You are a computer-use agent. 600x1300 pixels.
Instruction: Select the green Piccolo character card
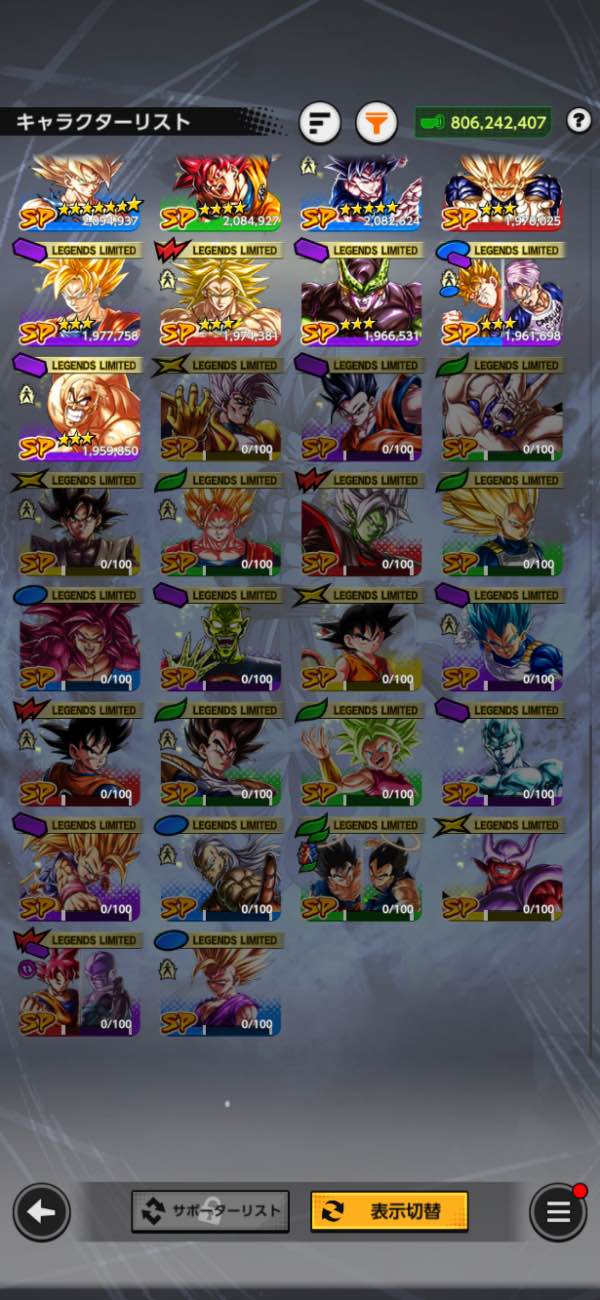(221, 647)
